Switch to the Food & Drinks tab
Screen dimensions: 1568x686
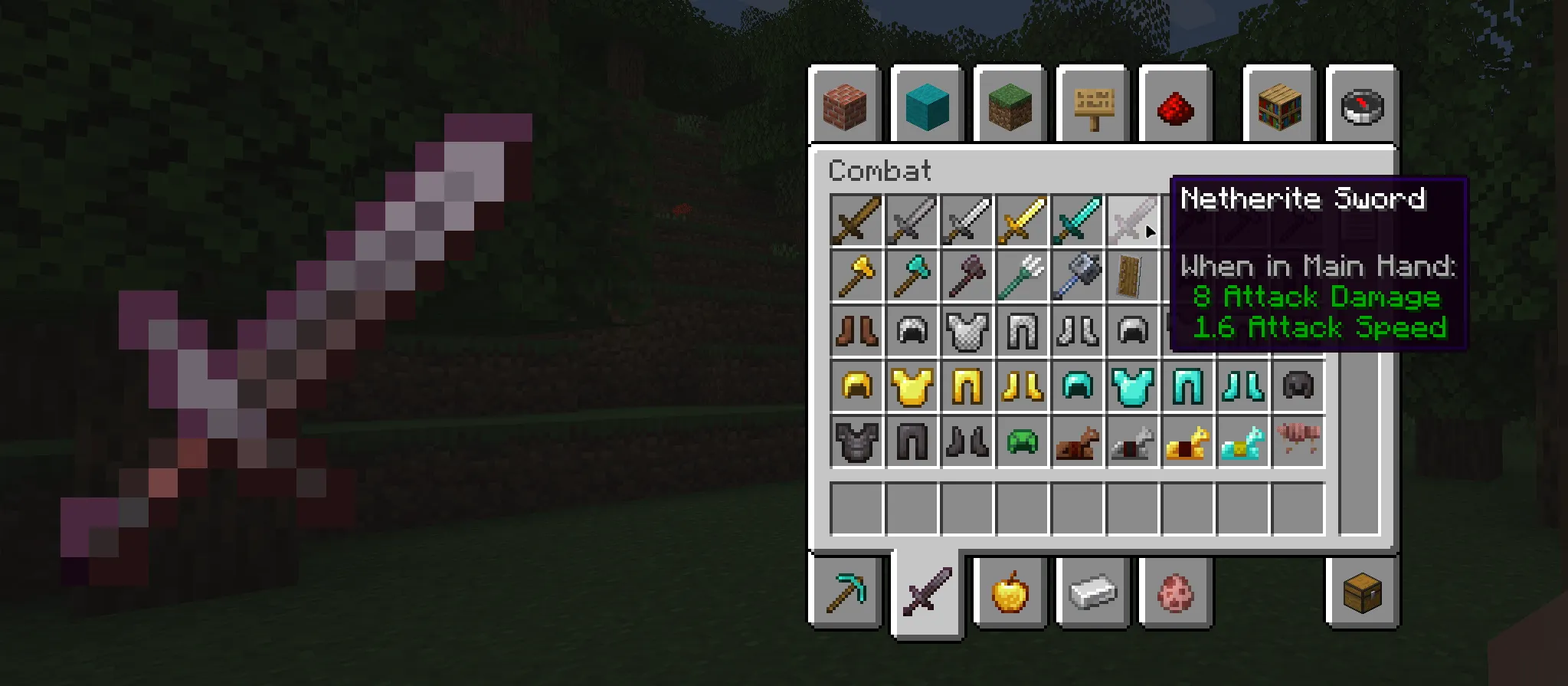(1010, 594)
